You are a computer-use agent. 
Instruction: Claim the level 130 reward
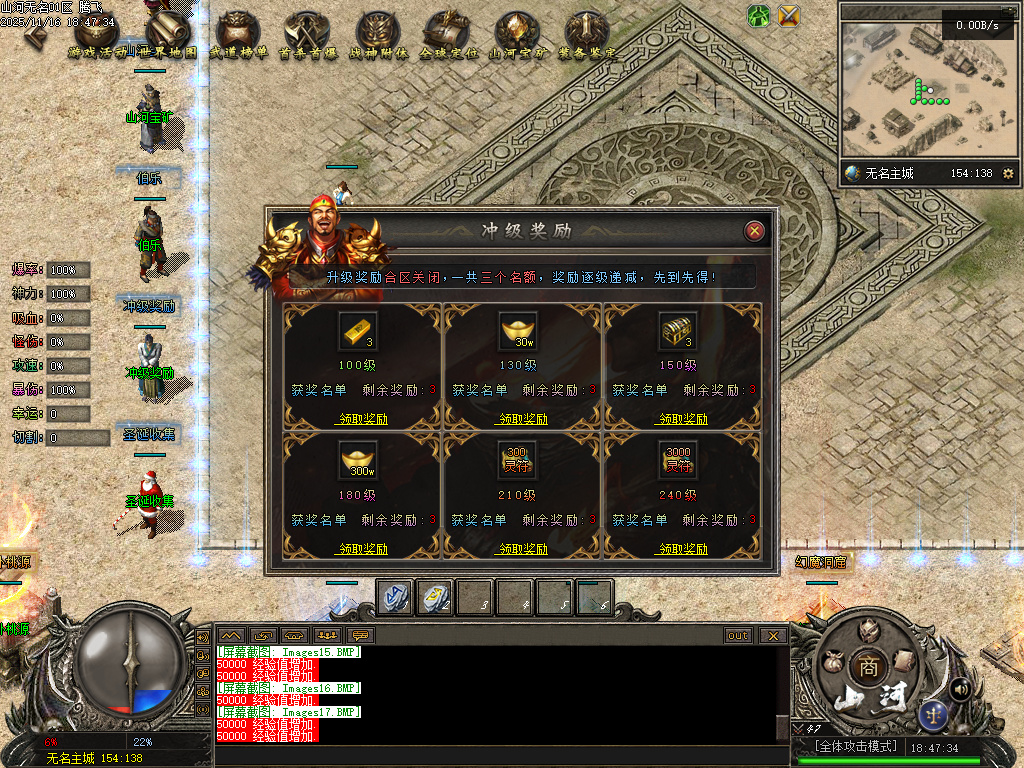coord(522,419)
